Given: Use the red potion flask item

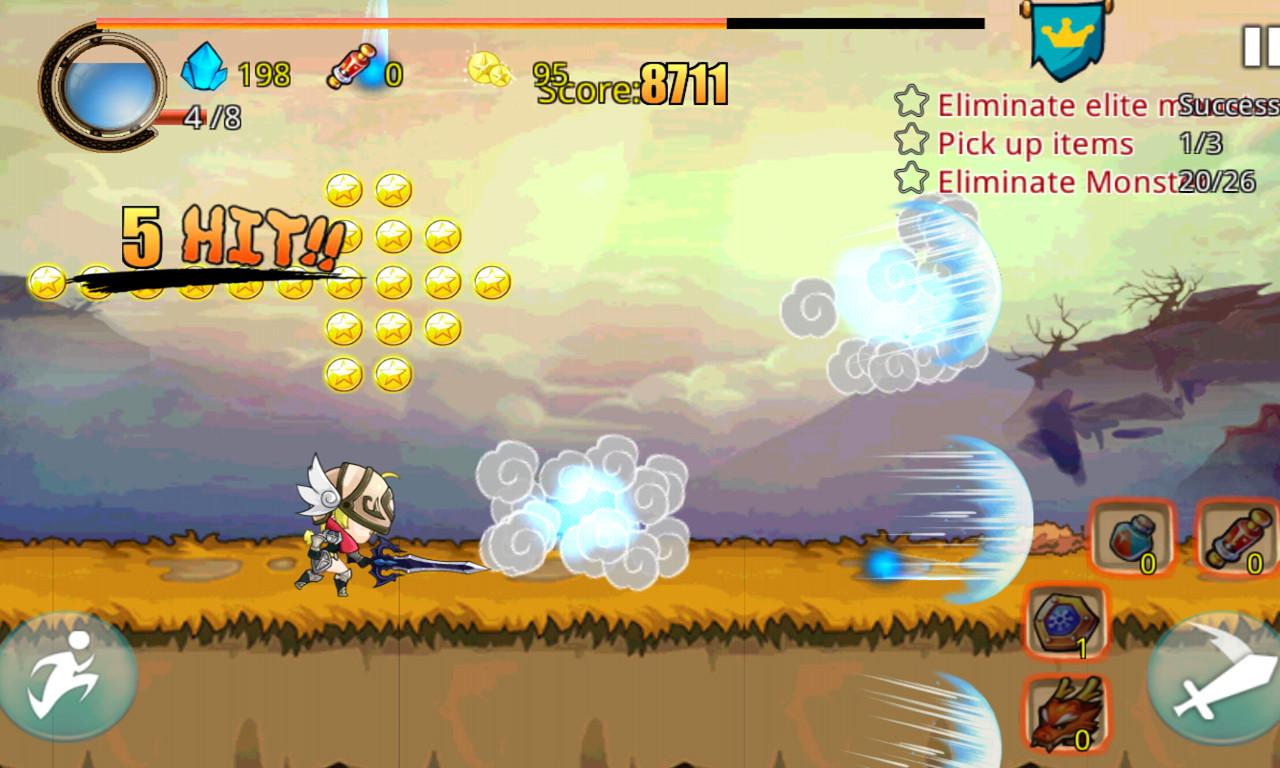Looking at the screenshot, I should click(1132, 538).
